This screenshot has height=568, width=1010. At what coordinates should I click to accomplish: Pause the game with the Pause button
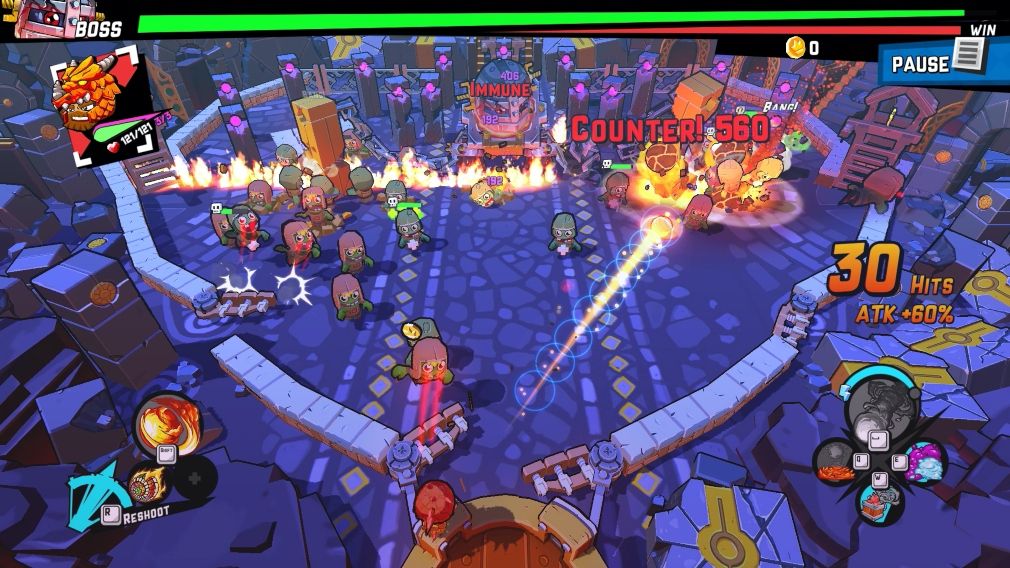[943, 62]
